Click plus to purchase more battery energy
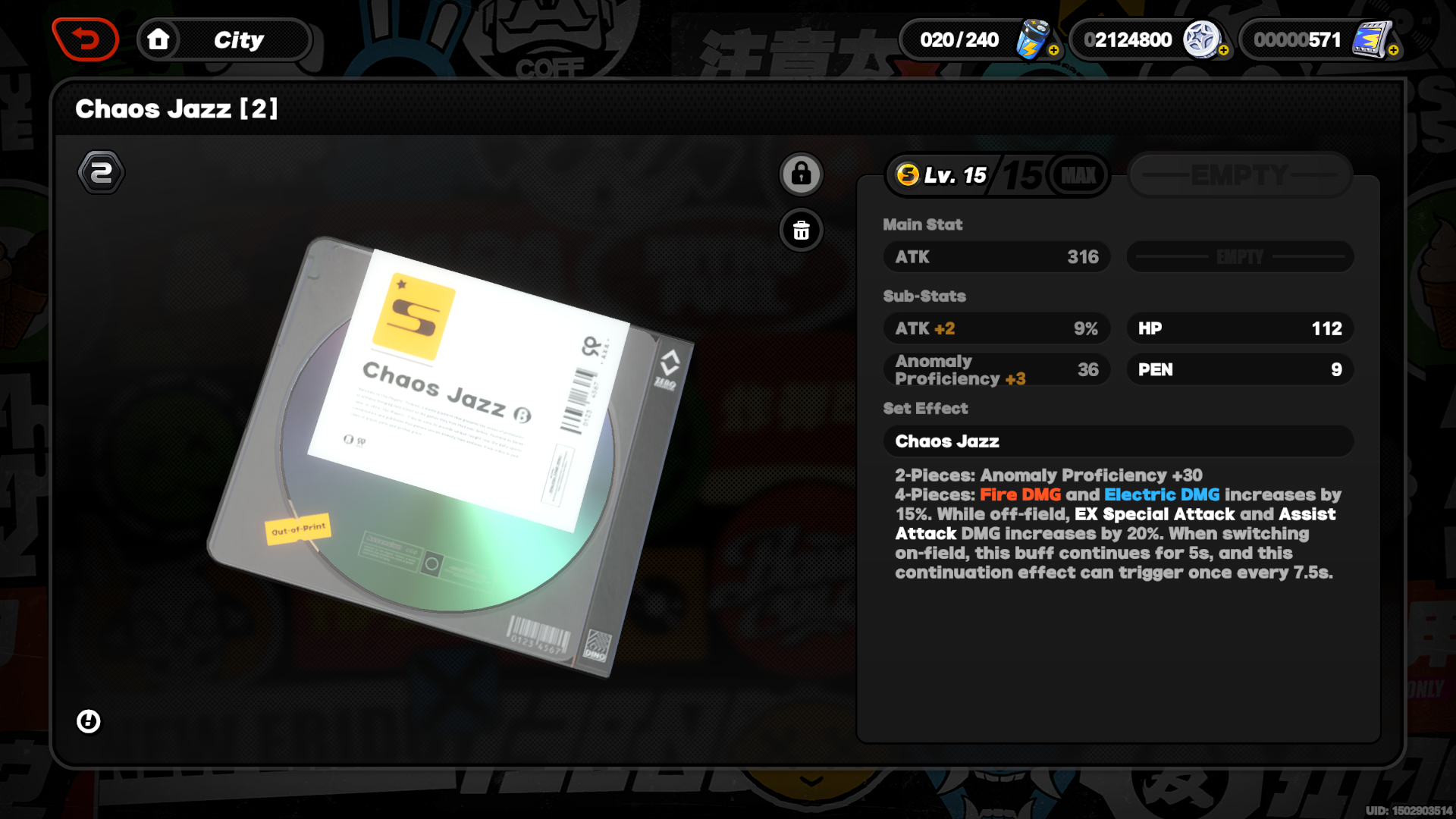This screenshot has width=1456, height=819. (x=1054, y=52)
